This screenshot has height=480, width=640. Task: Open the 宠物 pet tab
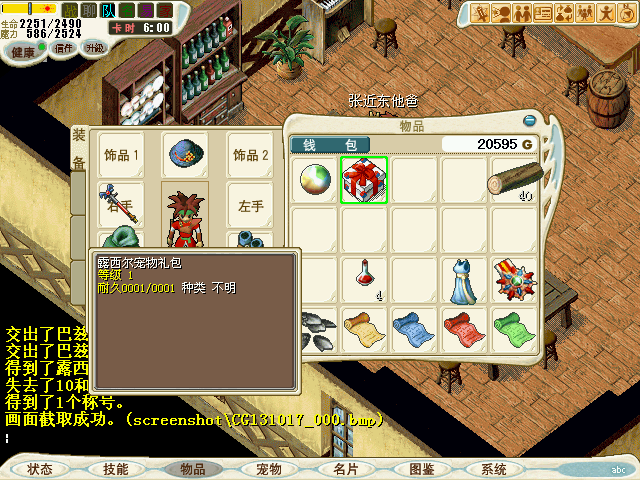point(269,468)
